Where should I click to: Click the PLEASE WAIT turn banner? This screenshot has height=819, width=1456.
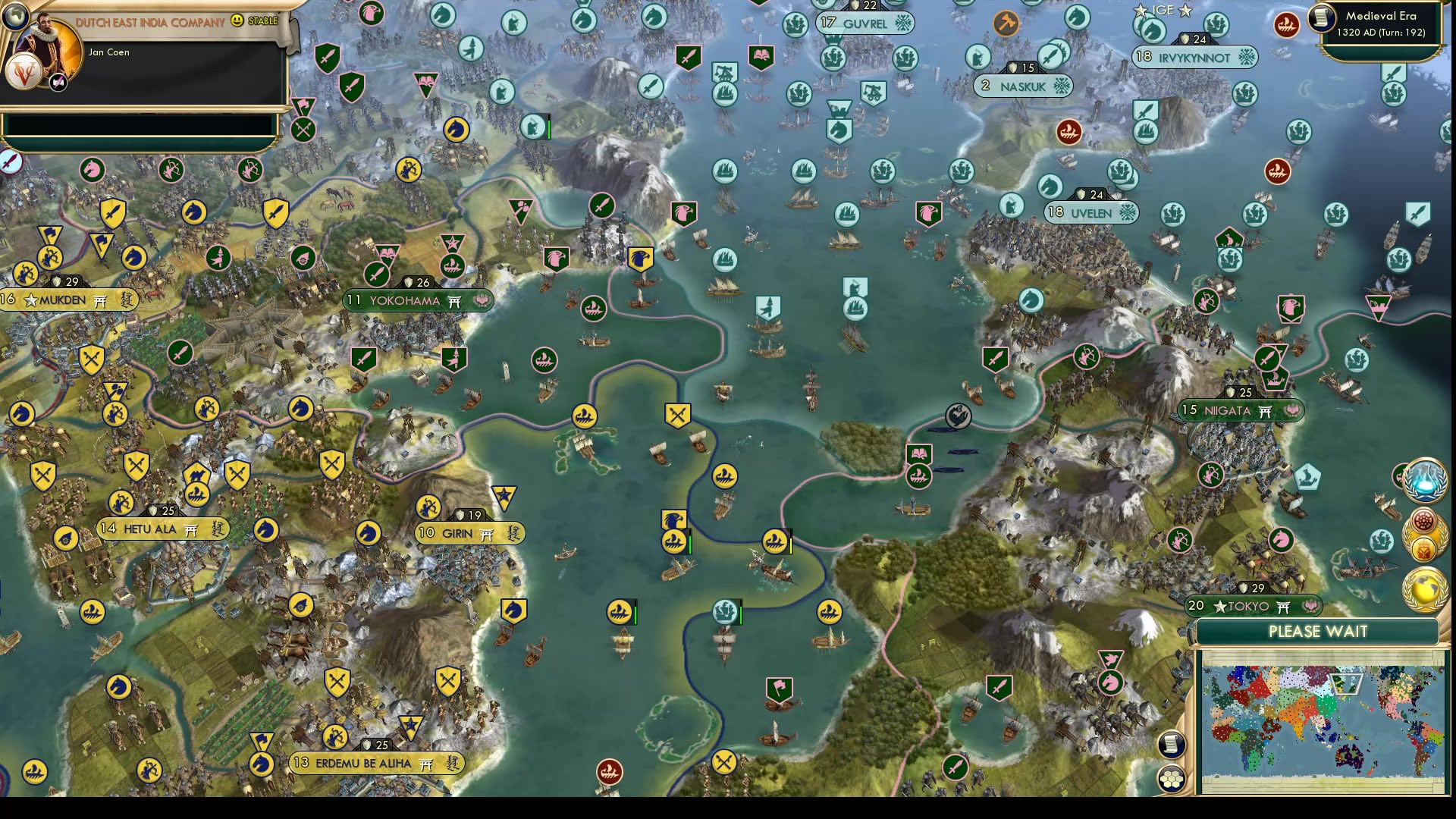click(x=1319, y=631)
